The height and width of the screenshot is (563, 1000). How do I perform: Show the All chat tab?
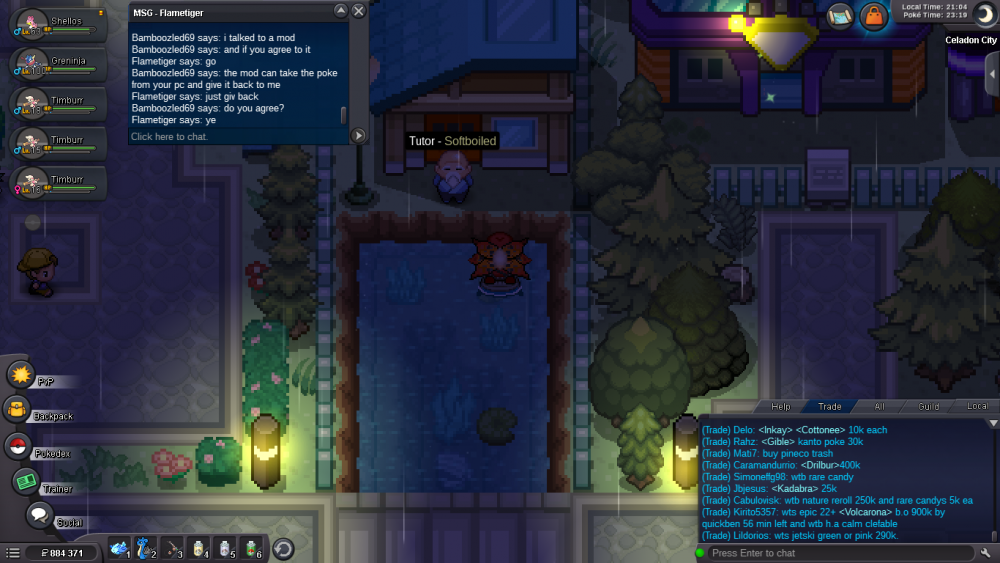click(880, 407)
